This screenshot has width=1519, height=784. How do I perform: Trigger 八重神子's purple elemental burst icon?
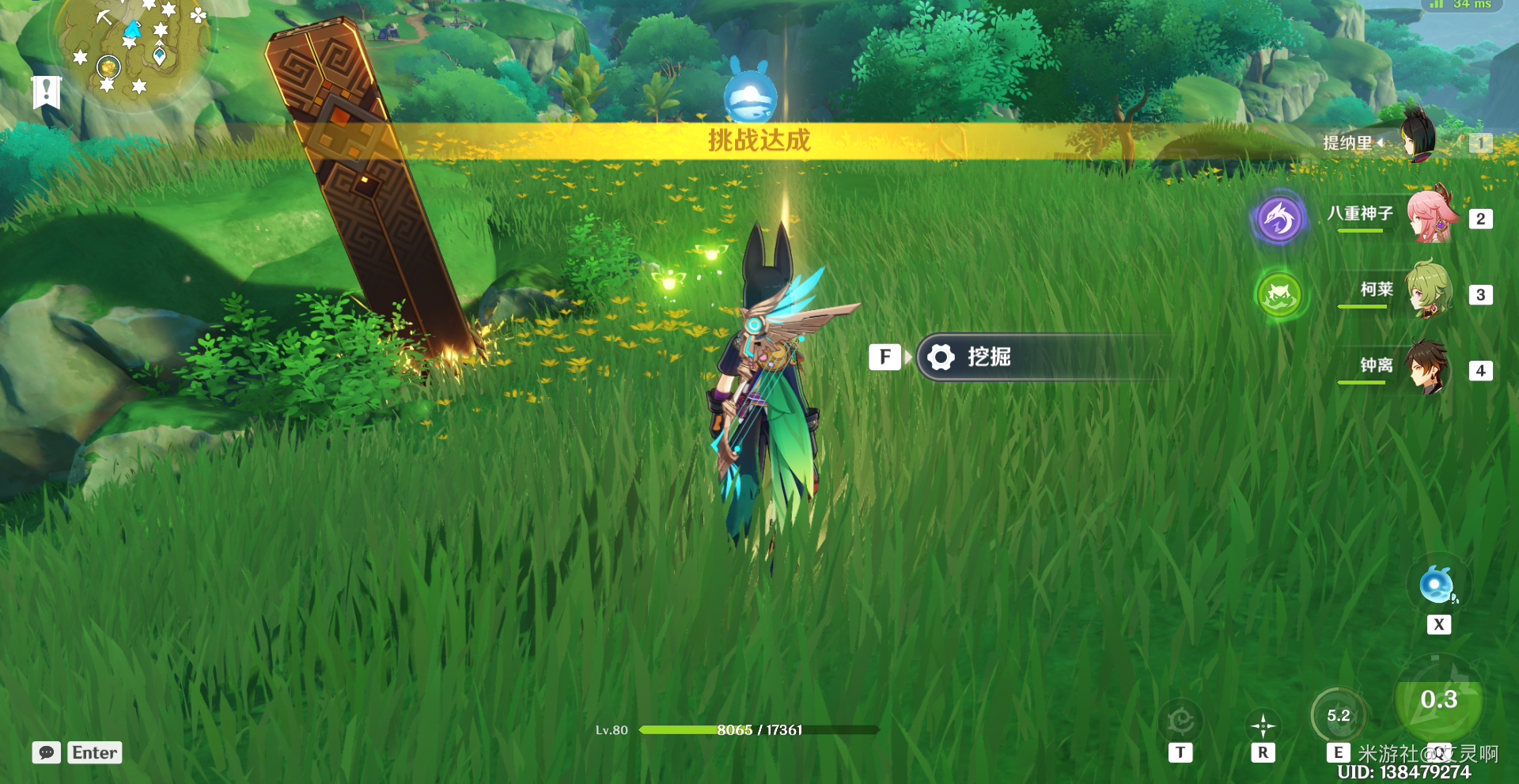coord(1278,218)
